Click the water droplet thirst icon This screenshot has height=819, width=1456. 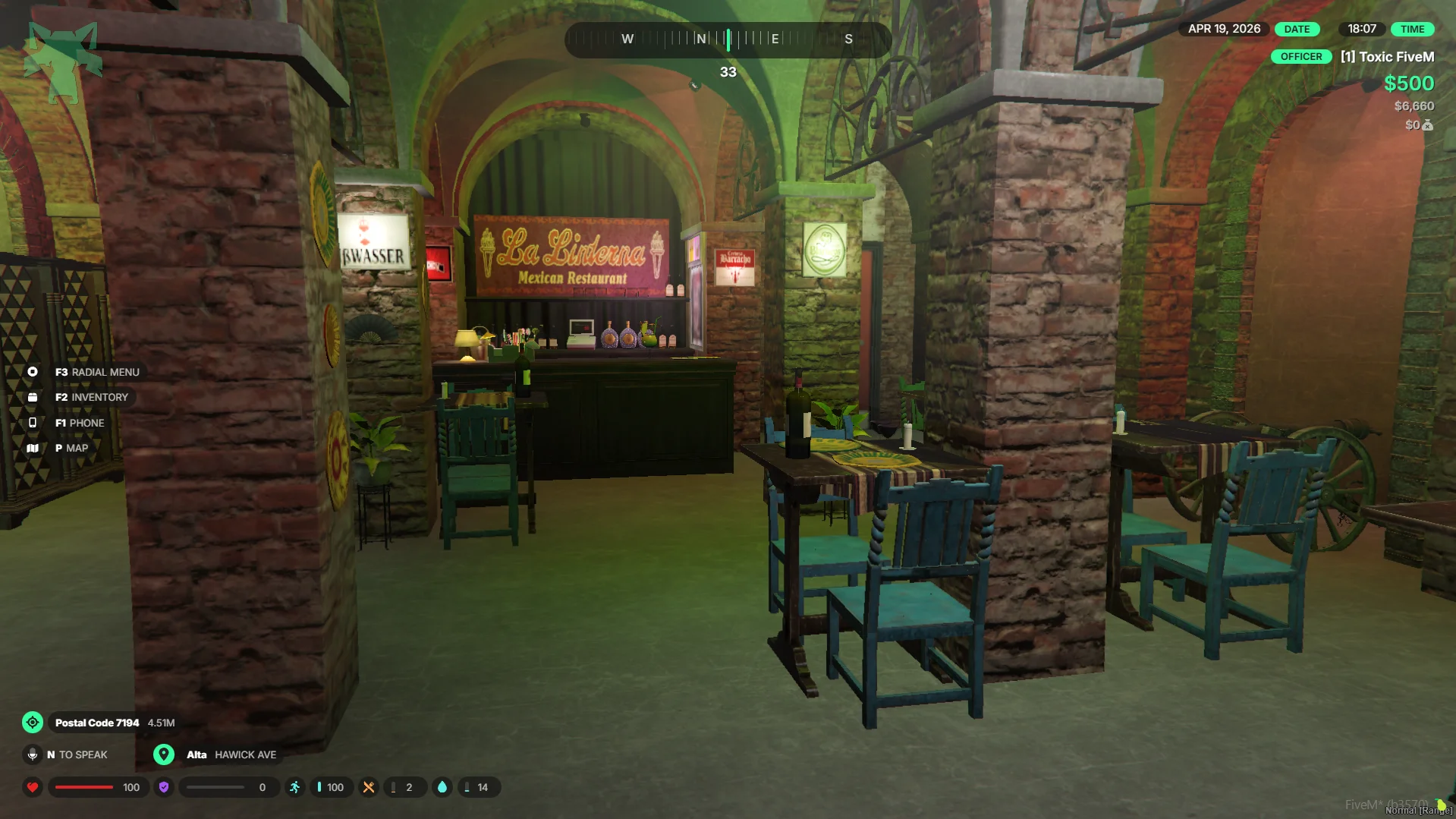click(x=442, y=787)
